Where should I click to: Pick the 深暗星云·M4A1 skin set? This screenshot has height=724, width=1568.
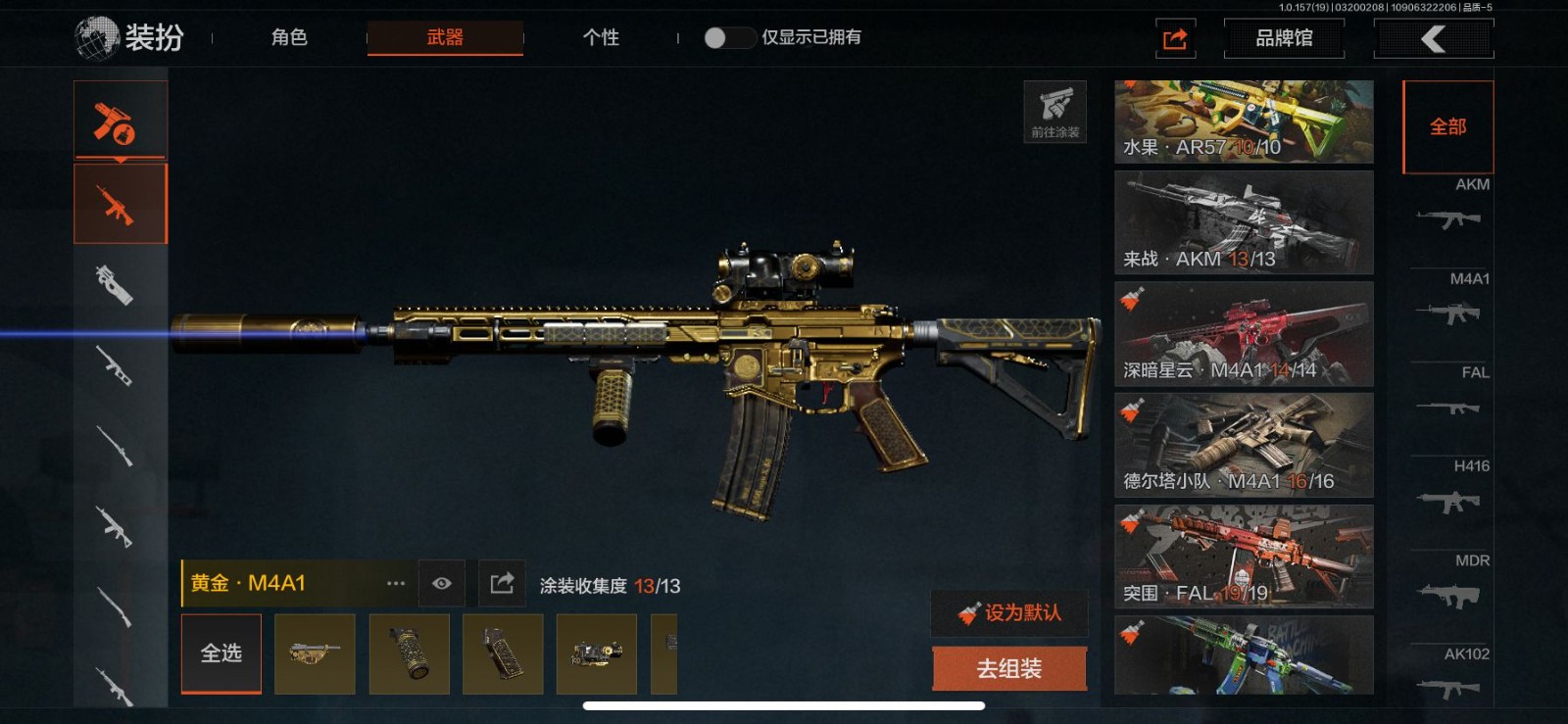click(1244, 334)
